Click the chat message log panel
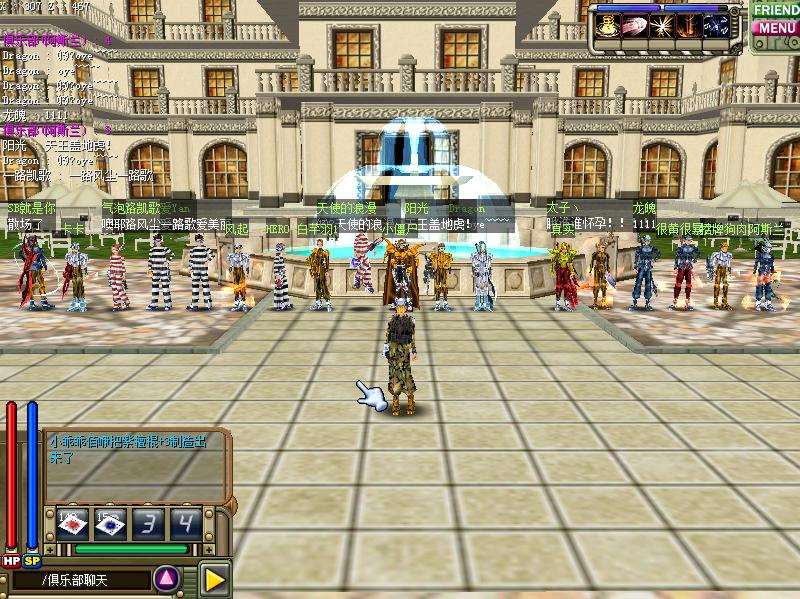Viewport: 800px width, 599px height. (x=134, y=464)
